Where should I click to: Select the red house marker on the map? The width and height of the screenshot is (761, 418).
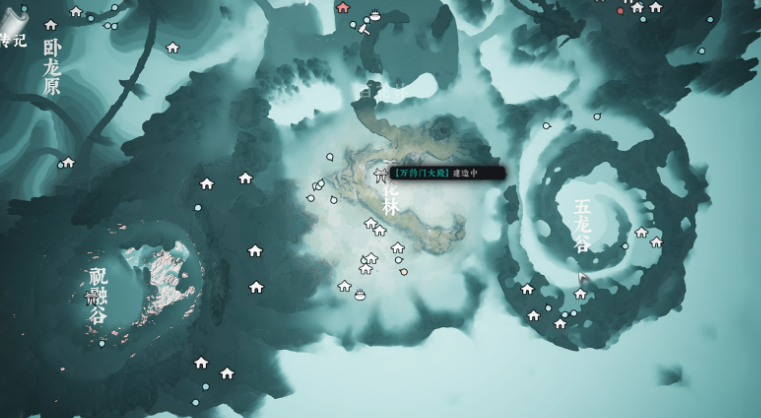click(x=344, y=8)
